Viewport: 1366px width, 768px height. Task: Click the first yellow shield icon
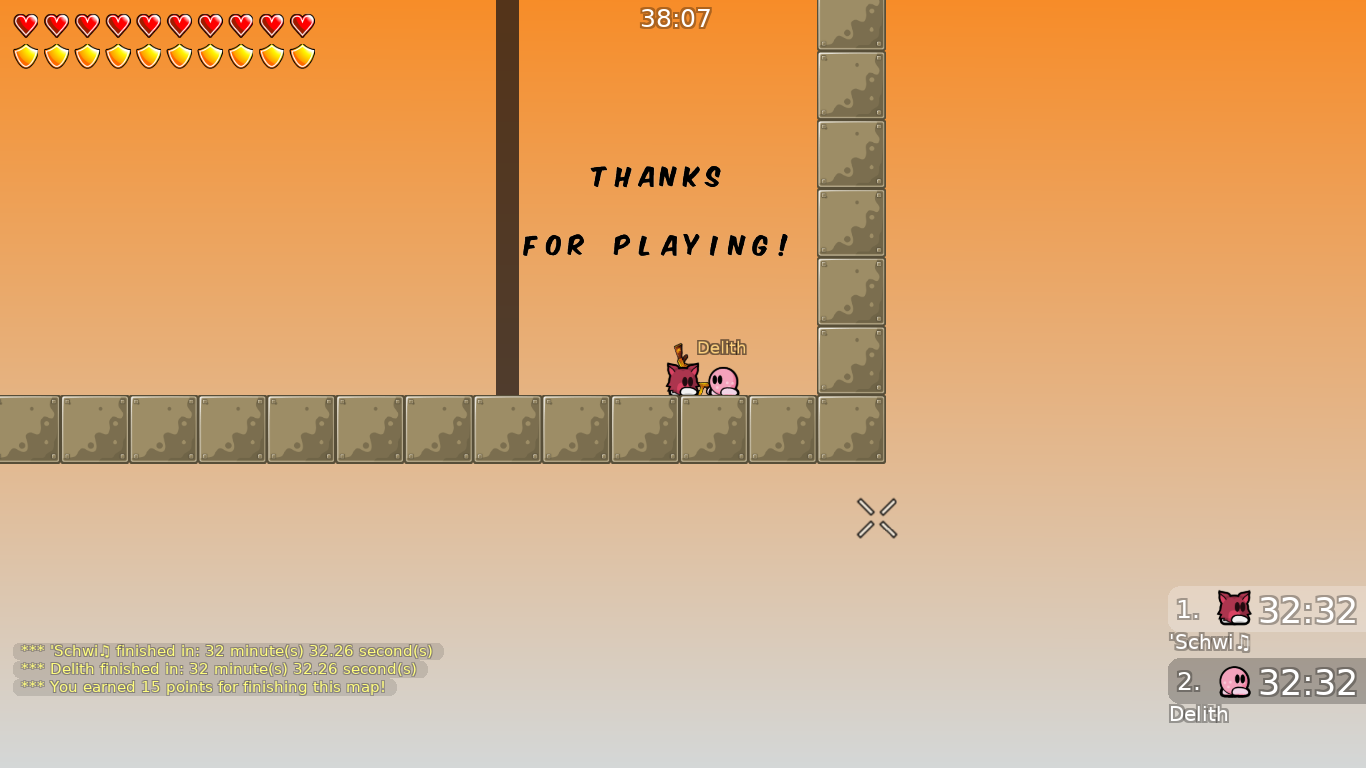click(25, 55)
